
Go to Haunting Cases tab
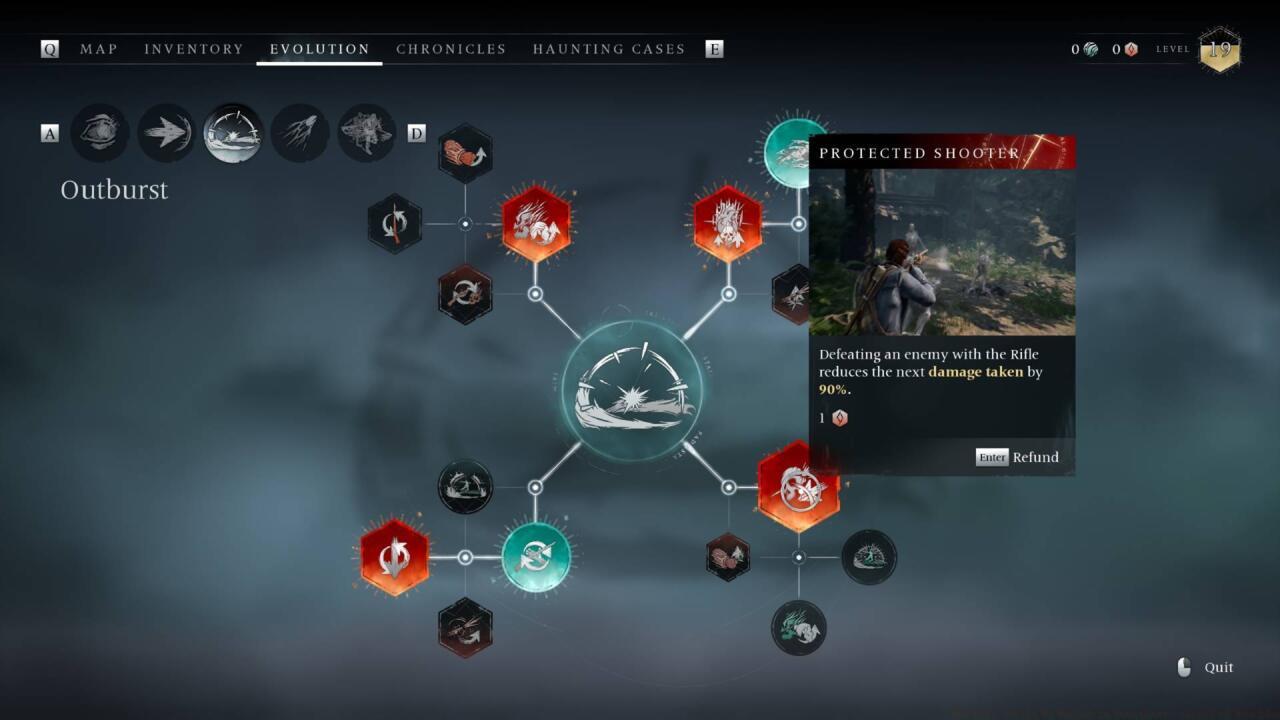(609, 49)
